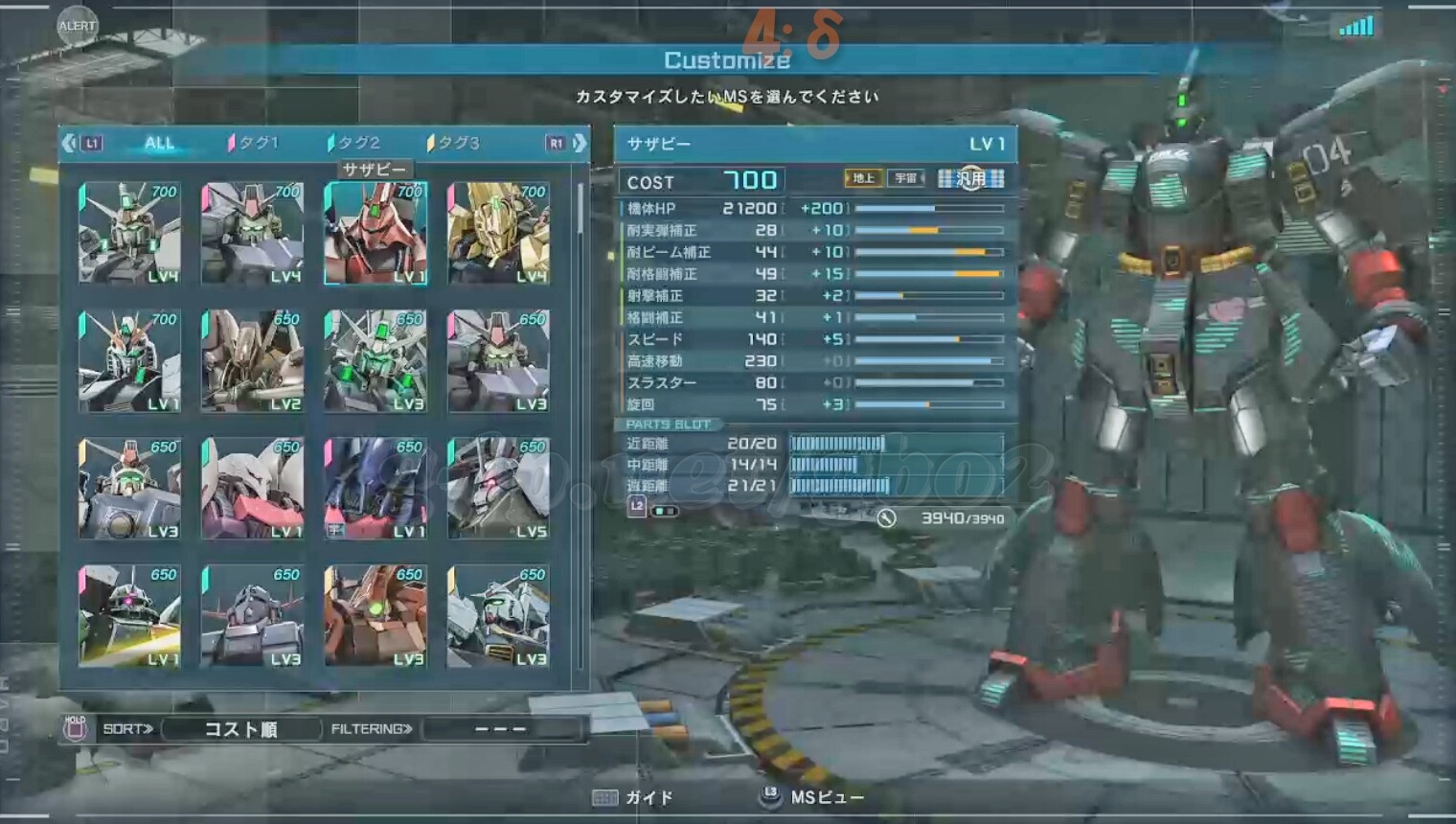Click the right arrow after タグ3

tap(579, 143)
